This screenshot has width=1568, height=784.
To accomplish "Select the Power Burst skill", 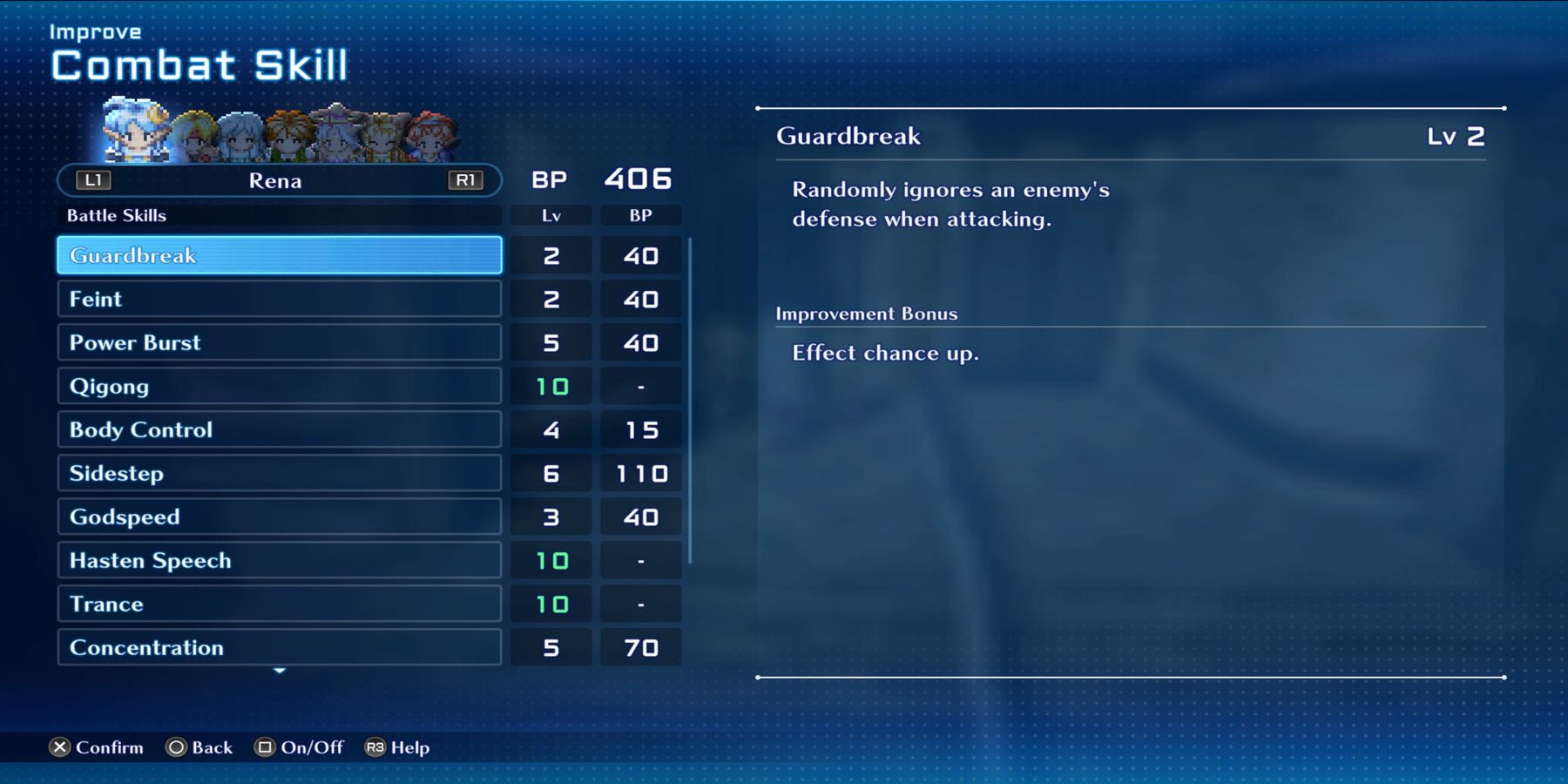I will [x=279, y=342].
